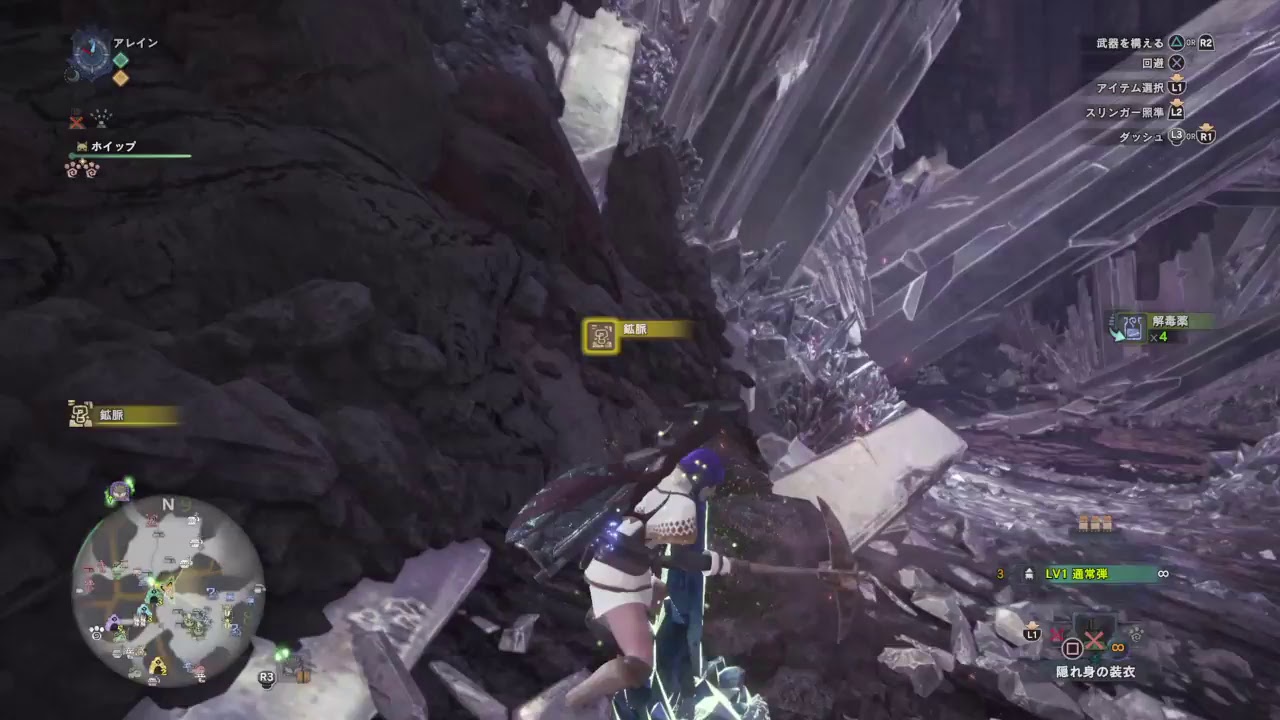Click the R3 button icon below the minimap
This screenshot has height=720, width=1280.
266,676
